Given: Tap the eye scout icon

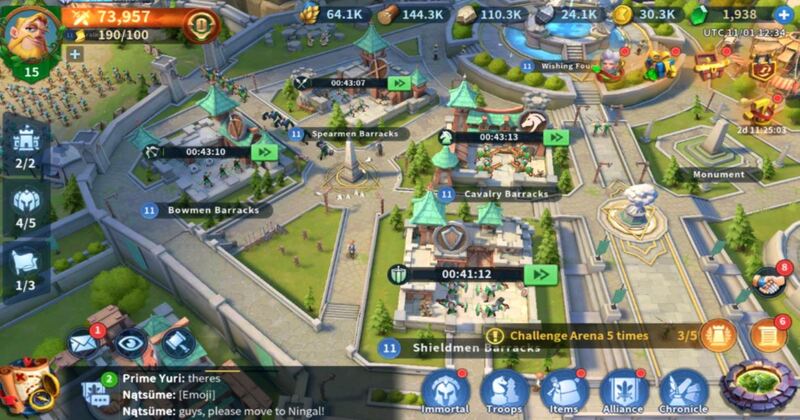Looking at the screenshot, I should 130,344.
